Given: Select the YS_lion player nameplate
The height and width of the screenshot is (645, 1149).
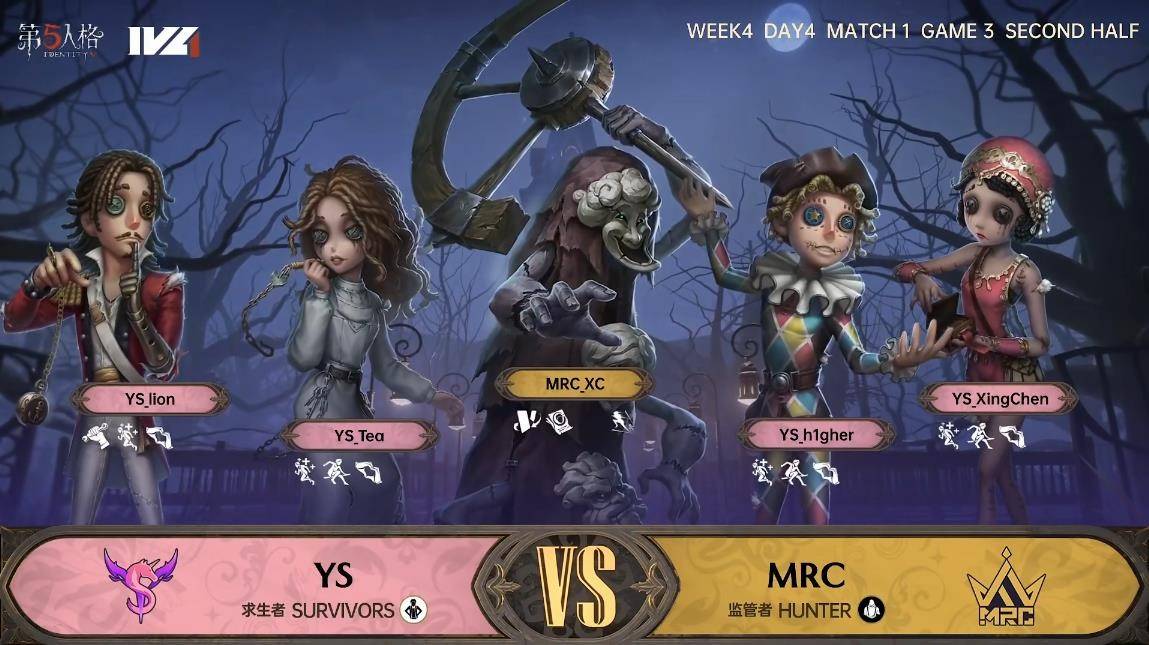Looking at the screenshot, I should (x=151, y=400).
